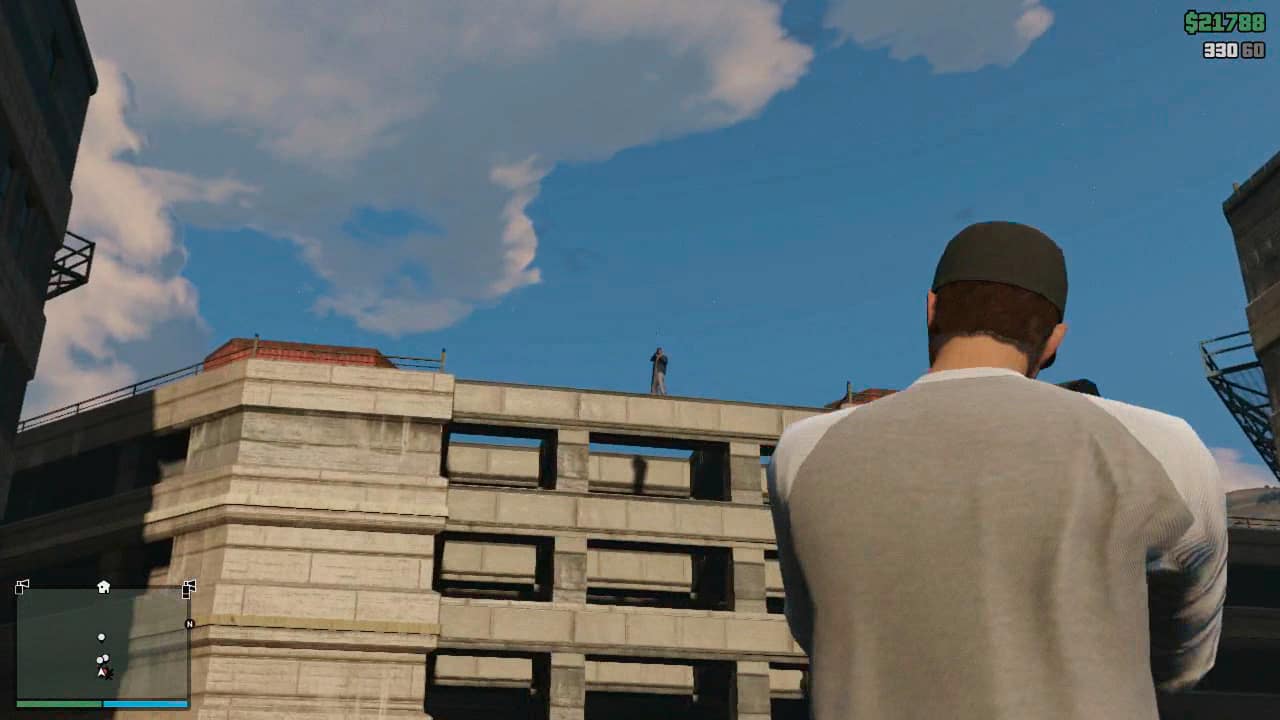The height and width of the screenshot is (720, 1280).
Task: Click the topmost white dot blip on minimap
Action: coord(101,637)
